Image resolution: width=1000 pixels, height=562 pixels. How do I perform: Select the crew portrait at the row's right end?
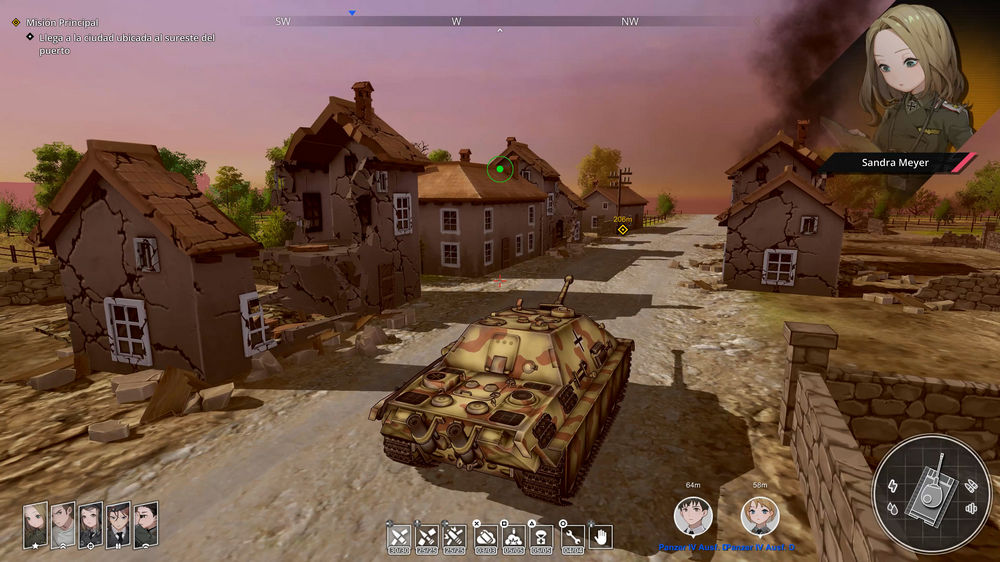[x=146, y=525]
